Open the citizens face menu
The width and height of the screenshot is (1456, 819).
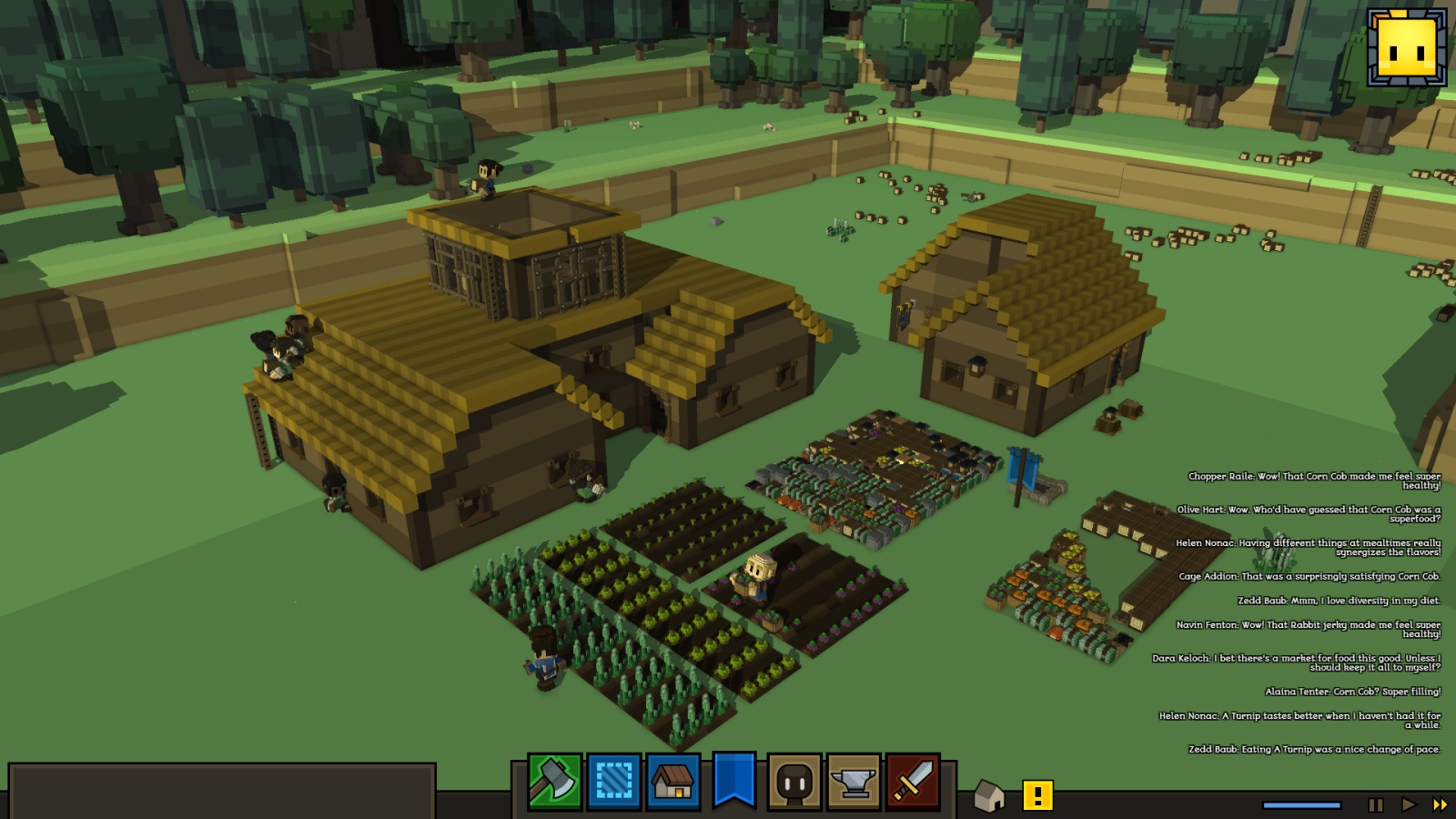pyautogui.click(x=794, y=782)
